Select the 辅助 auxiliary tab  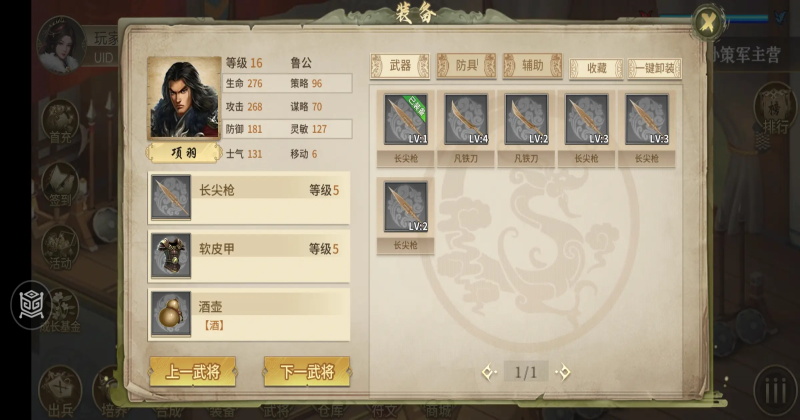532,66
